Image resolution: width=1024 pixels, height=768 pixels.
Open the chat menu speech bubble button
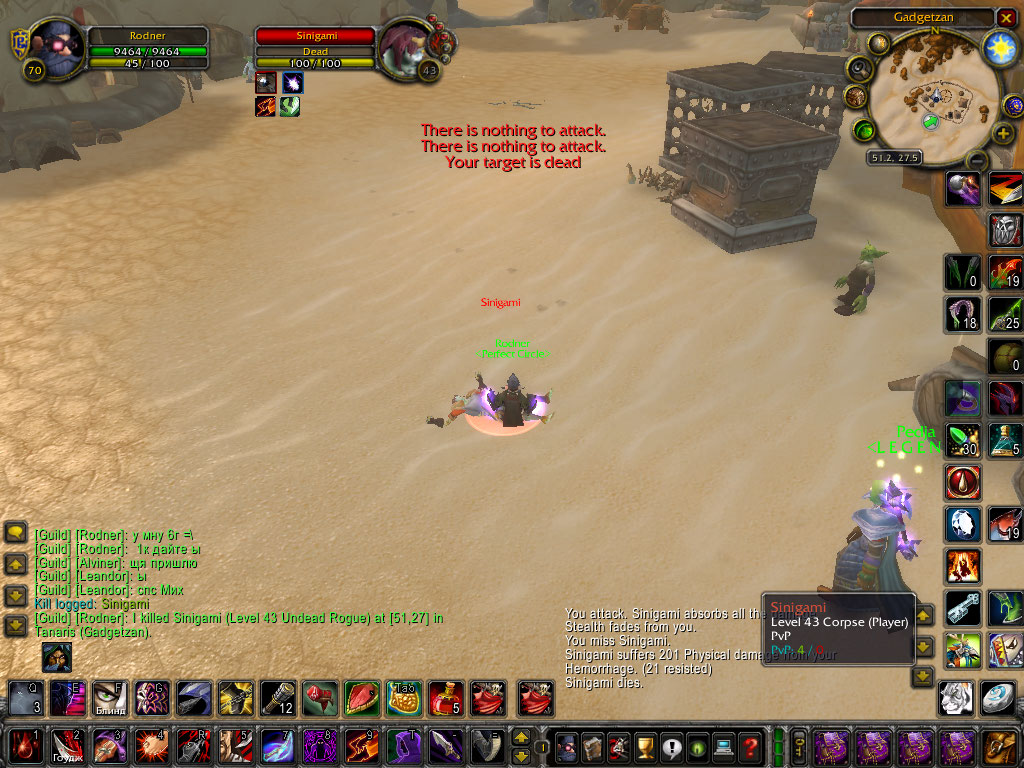click(x=15, y=532)
